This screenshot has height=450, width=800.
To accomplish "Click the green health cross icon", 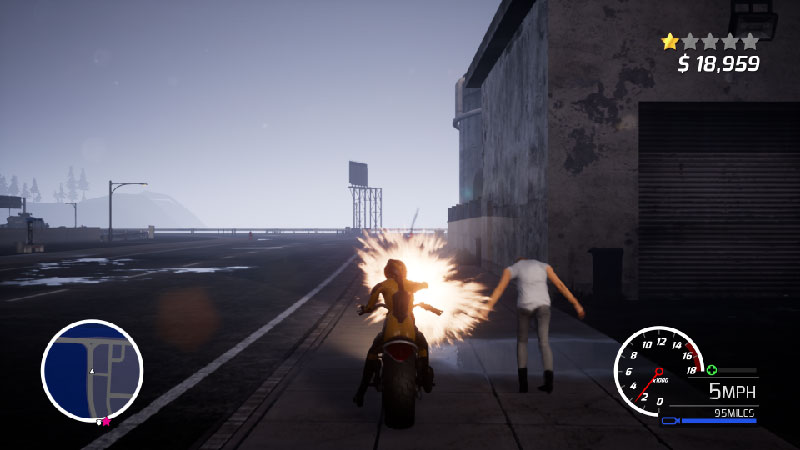I will click(x=711, y=370).
